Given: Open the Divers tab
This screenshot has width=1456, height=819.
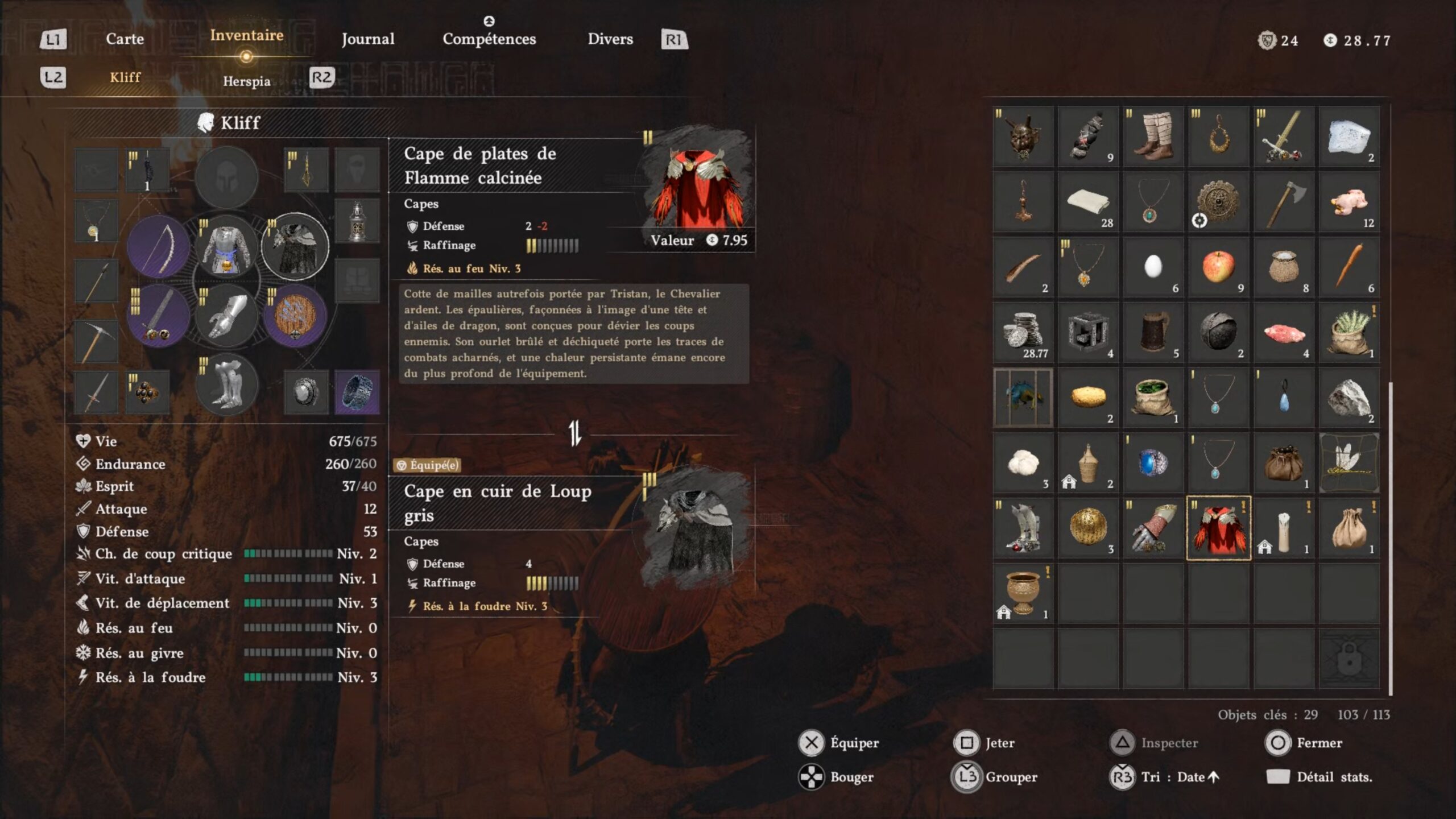Looking at the screenshot, I should tap(610, 39).
